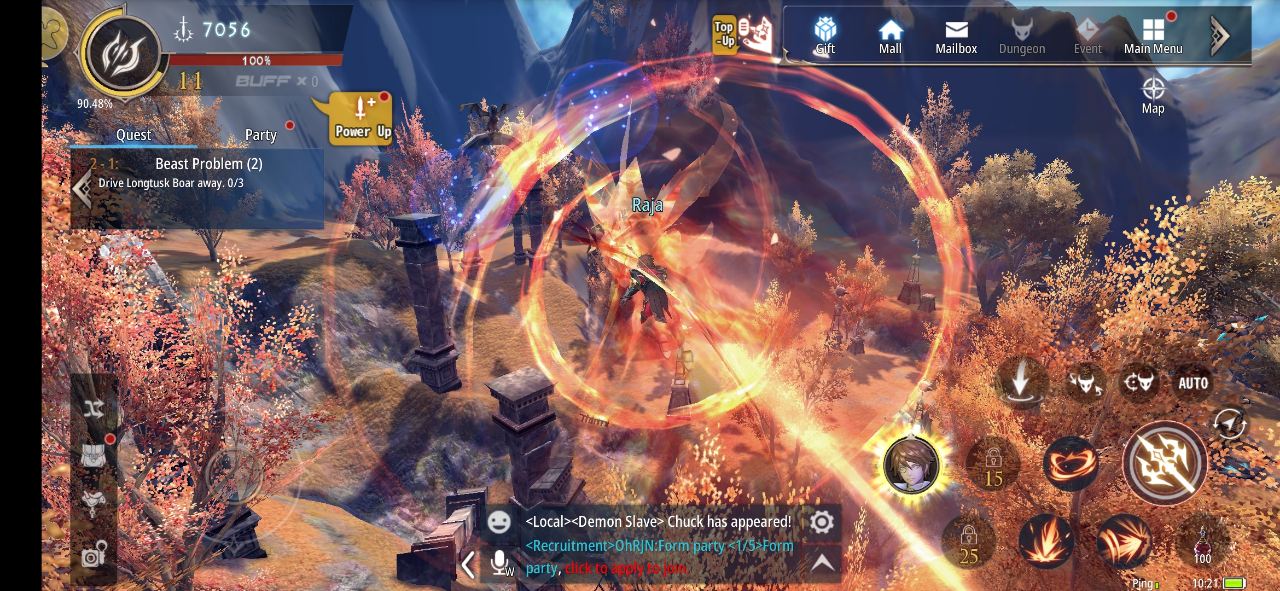
Task: Tap the chat microphone button
Action: point(501,564)
